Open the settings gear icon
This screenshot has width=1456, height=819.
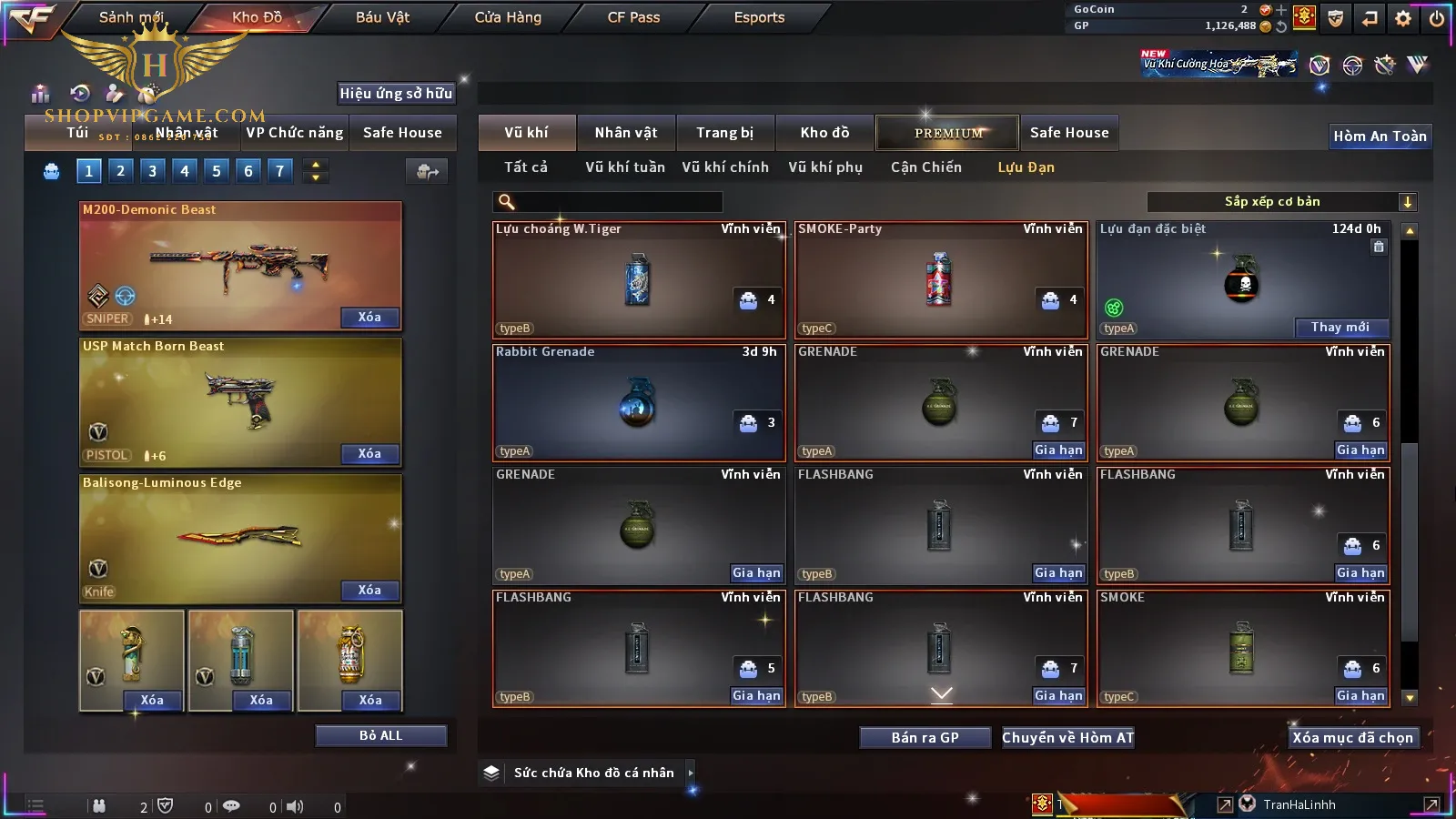click(1403, 18)
